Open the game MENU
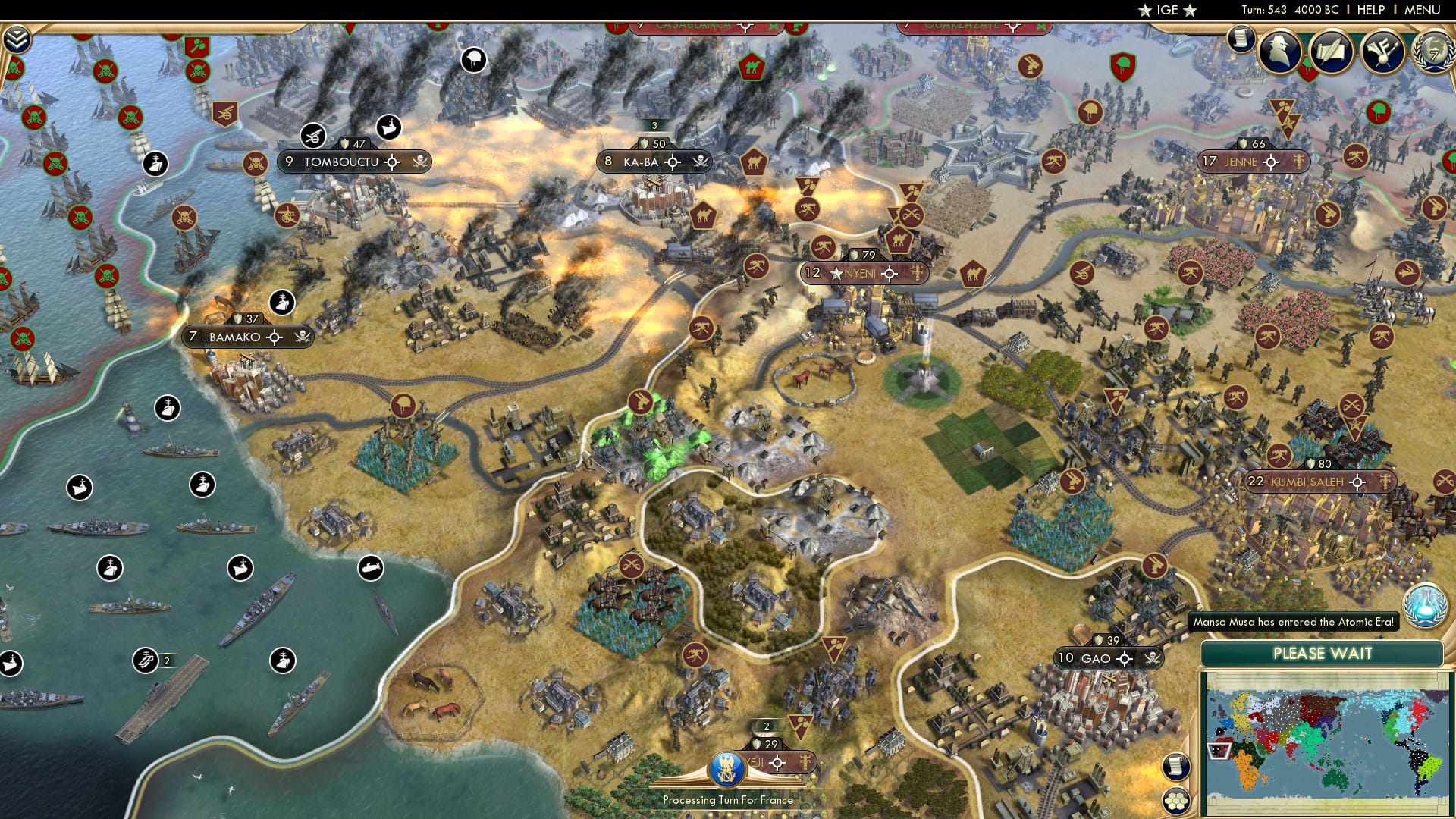1456x819 pixels. pyautogui.click(x=1424, y=10)
